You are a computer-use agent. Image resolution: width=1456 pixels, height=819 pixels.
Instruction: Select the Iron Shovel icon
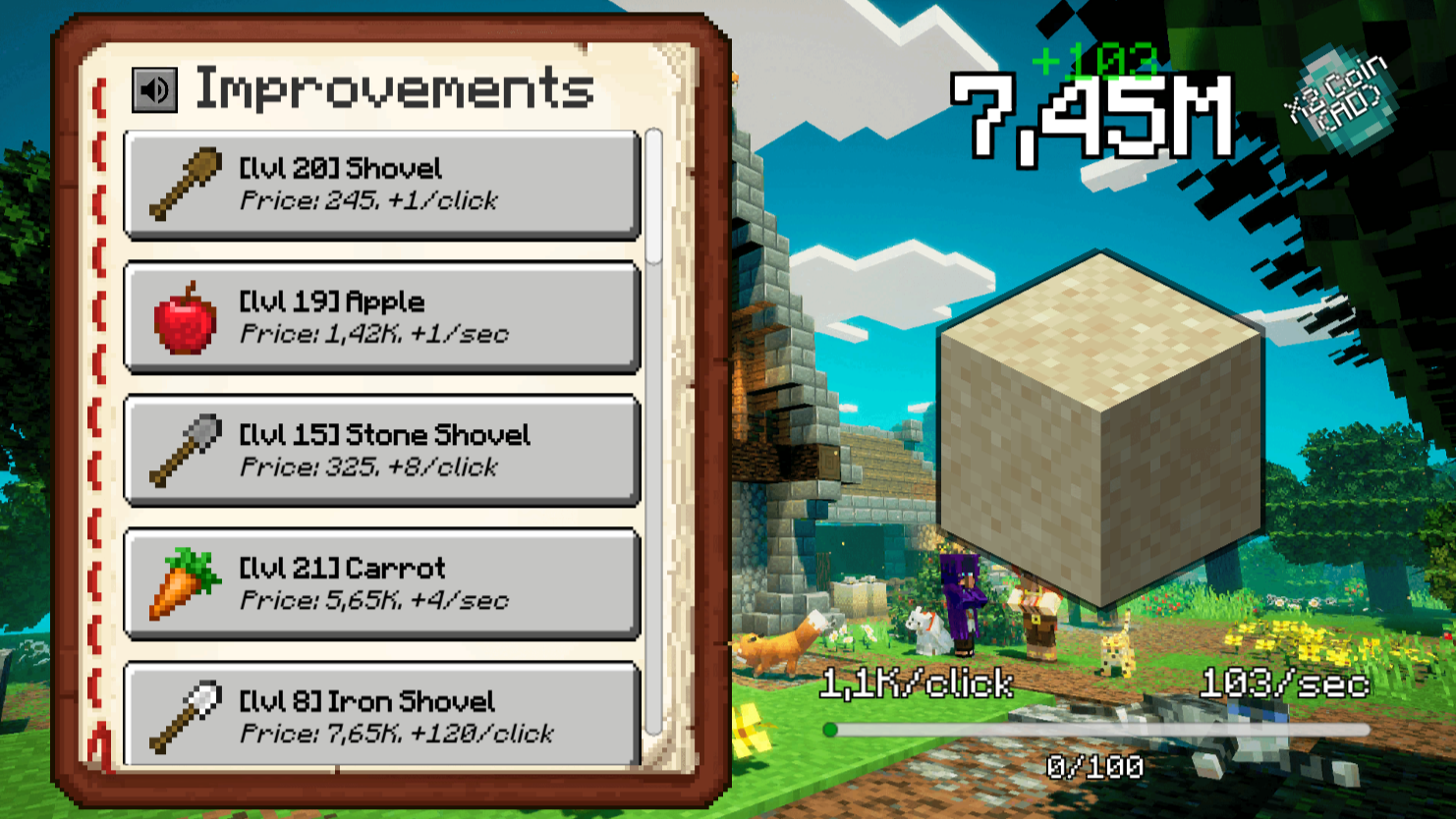182,716
